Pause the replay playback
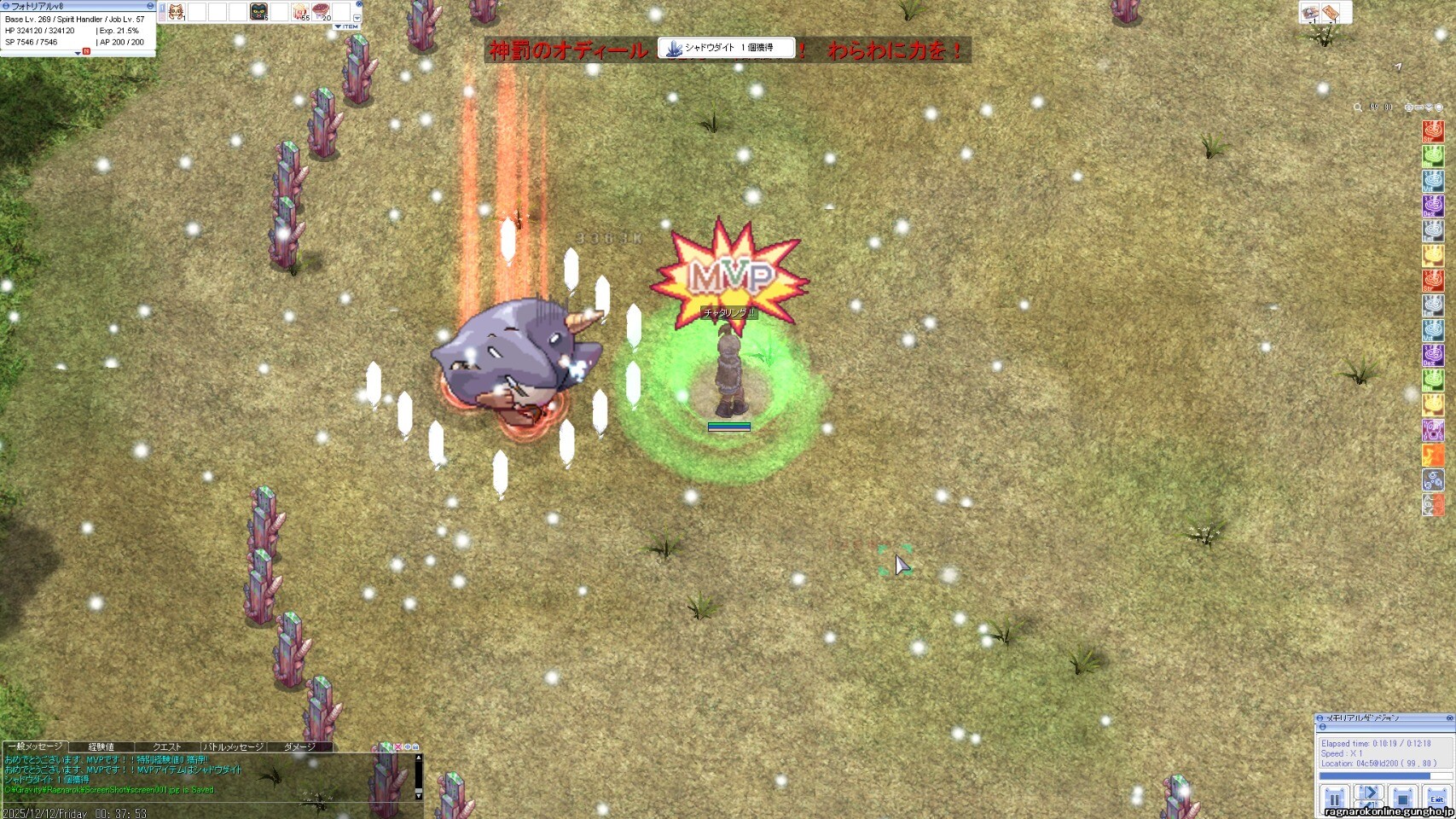Screen dimensions: 1456x819 (x=1335, y=799)
